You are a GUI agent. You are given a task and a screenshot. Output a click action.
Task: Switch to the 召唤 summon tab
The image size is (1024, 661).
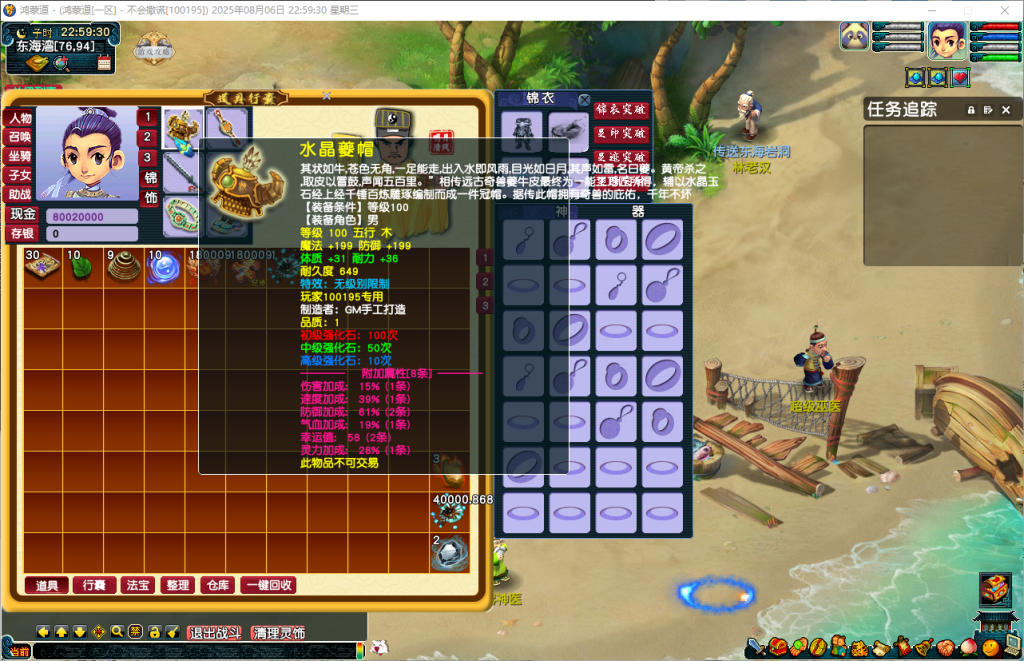click(x=20, y=137)
